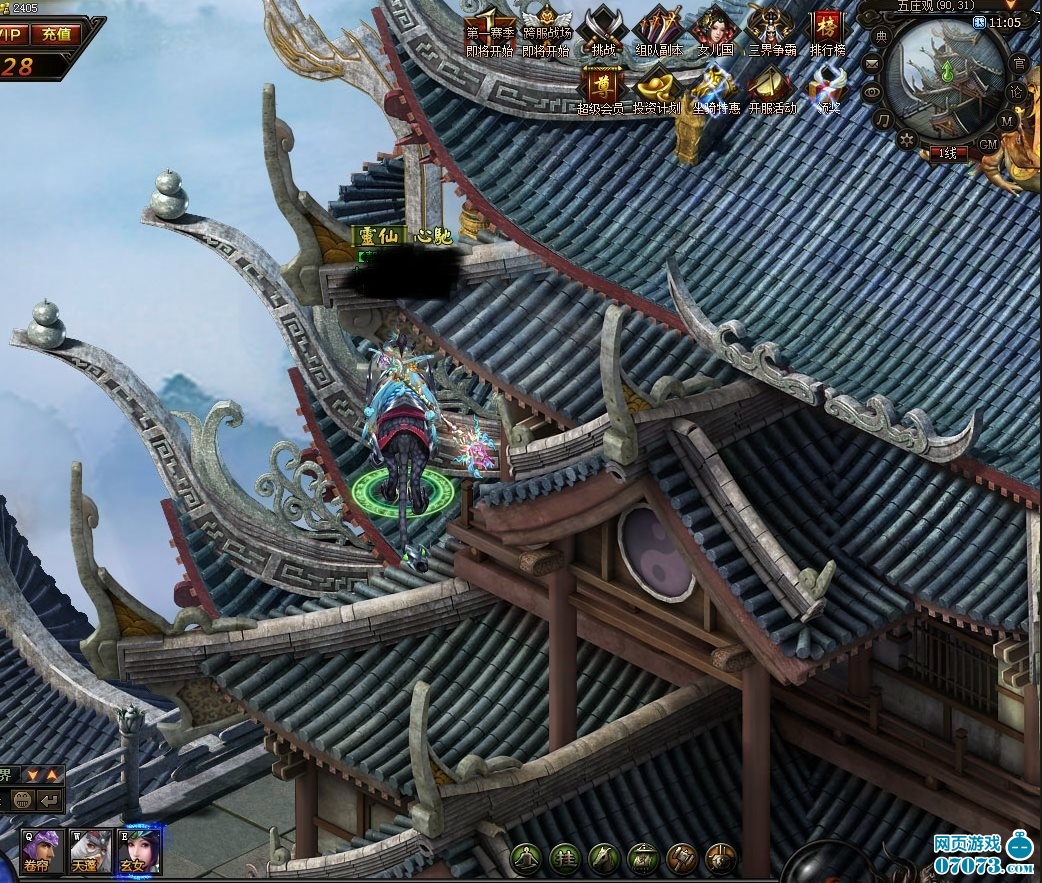The height and width of the screenshot is (883, 1042).
Task: Open the 投资计划 investment plan
Action: (656, 86)
